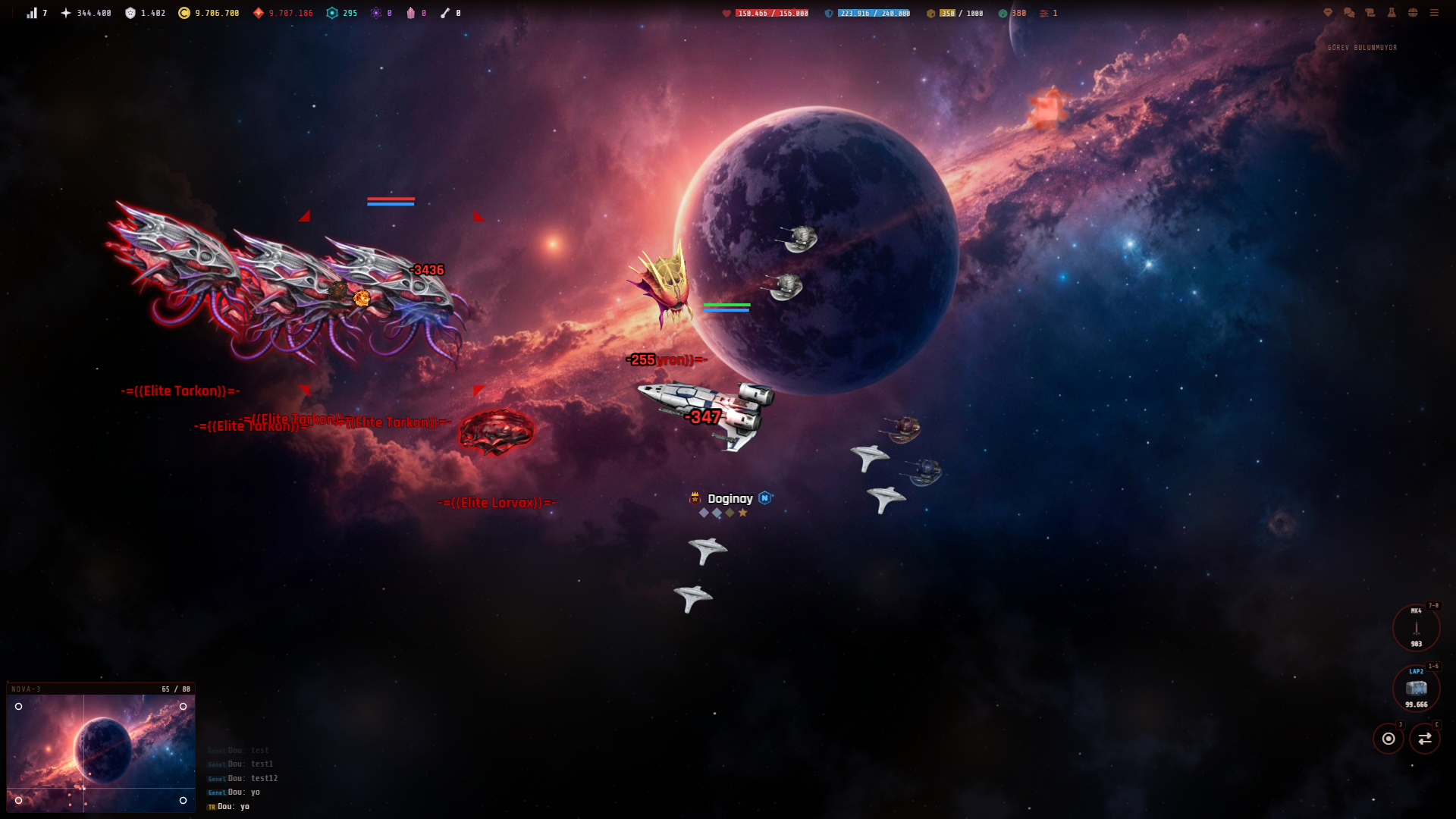The width and height of the screenshot is (1456, 819).
Task: Open the chat messages icon
Action: (1348, 13)
